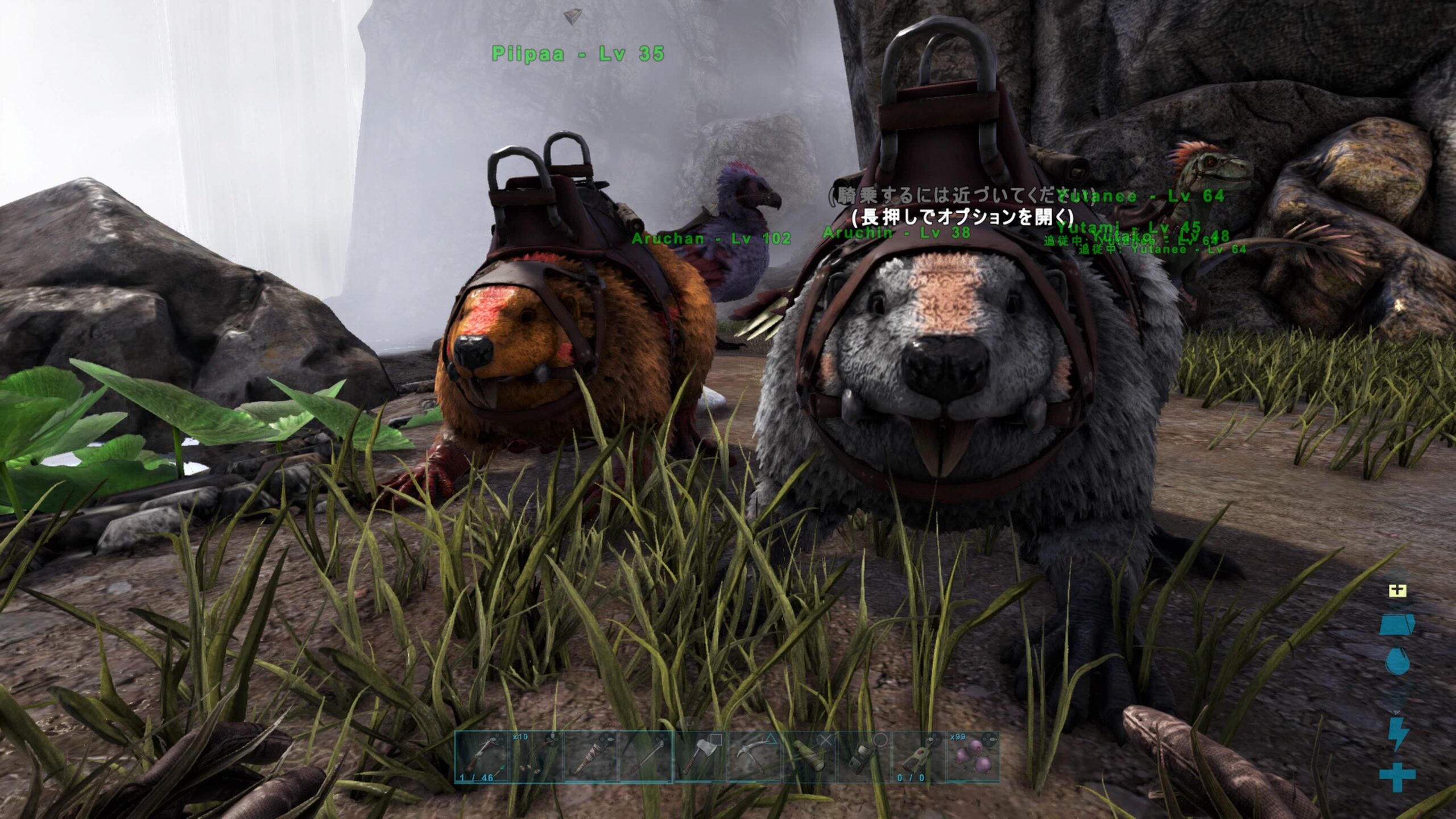Select the crossbow hotbar slot
Screen dimensions: 1456x819
(481, 756)
